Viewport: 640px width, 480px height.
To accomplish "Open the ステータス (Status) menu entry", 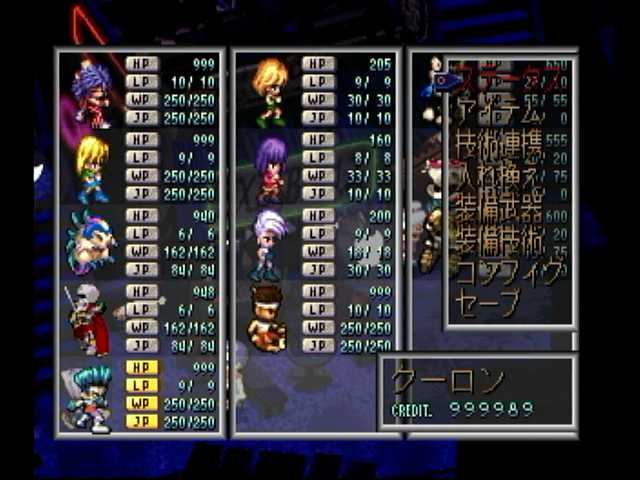I will tap(507, 77).
